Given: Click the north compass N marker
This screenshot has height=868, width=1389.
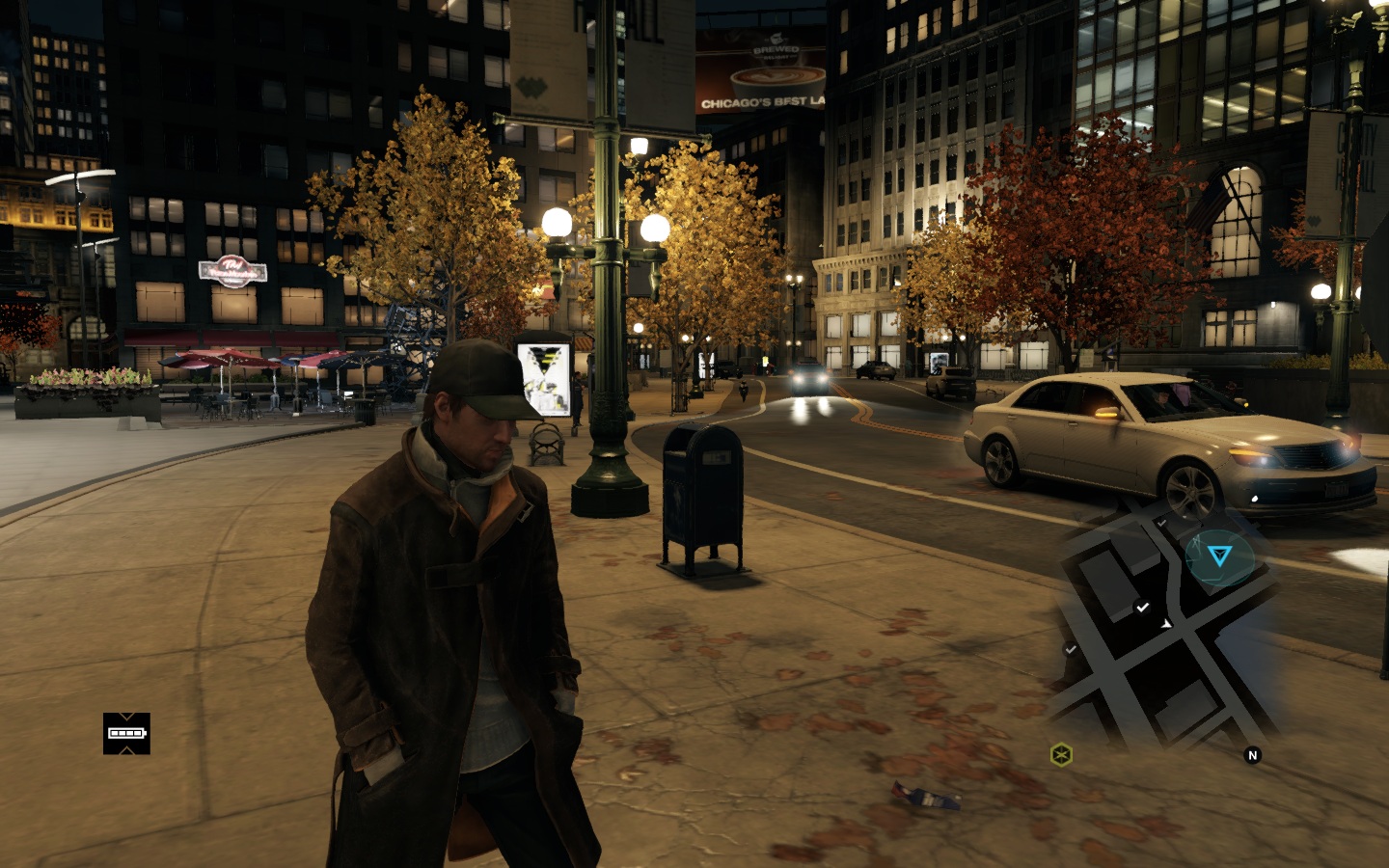Looking at the screenshot, I should 1253,755.
